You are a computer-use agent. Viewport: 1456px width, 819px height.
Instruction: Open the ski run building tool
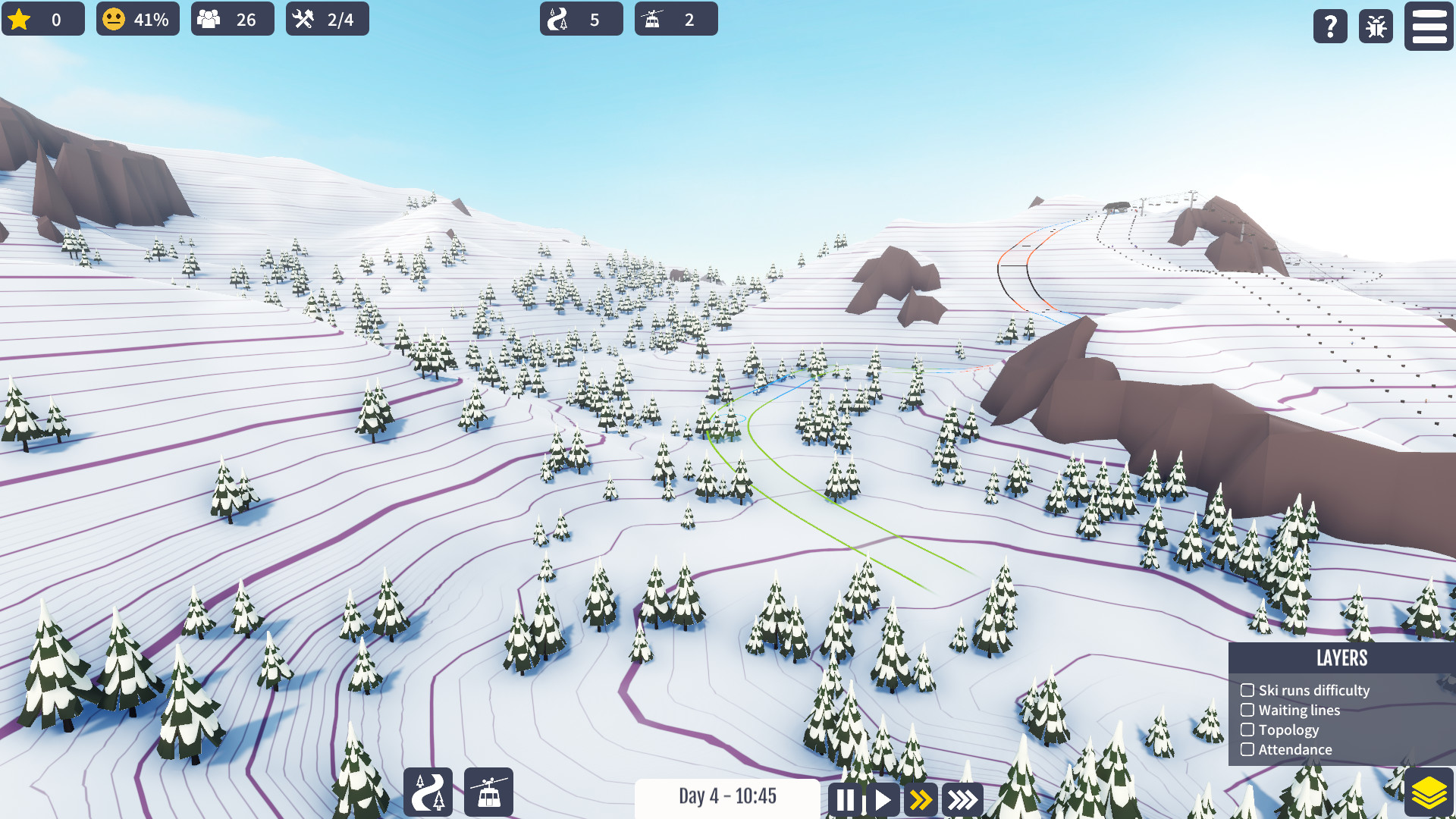[428, 792]
